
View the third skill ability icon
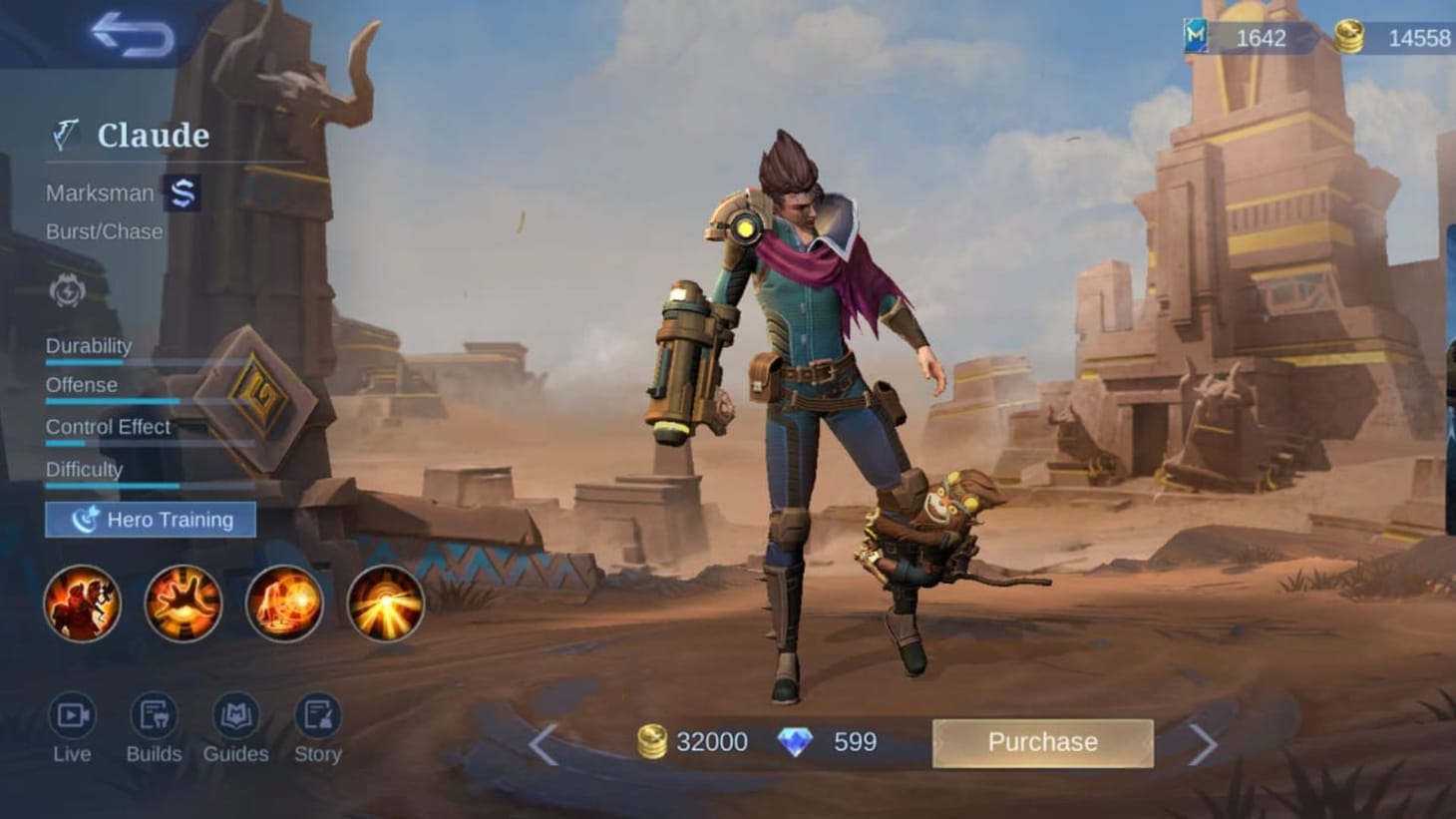click(x=284, y=605)
